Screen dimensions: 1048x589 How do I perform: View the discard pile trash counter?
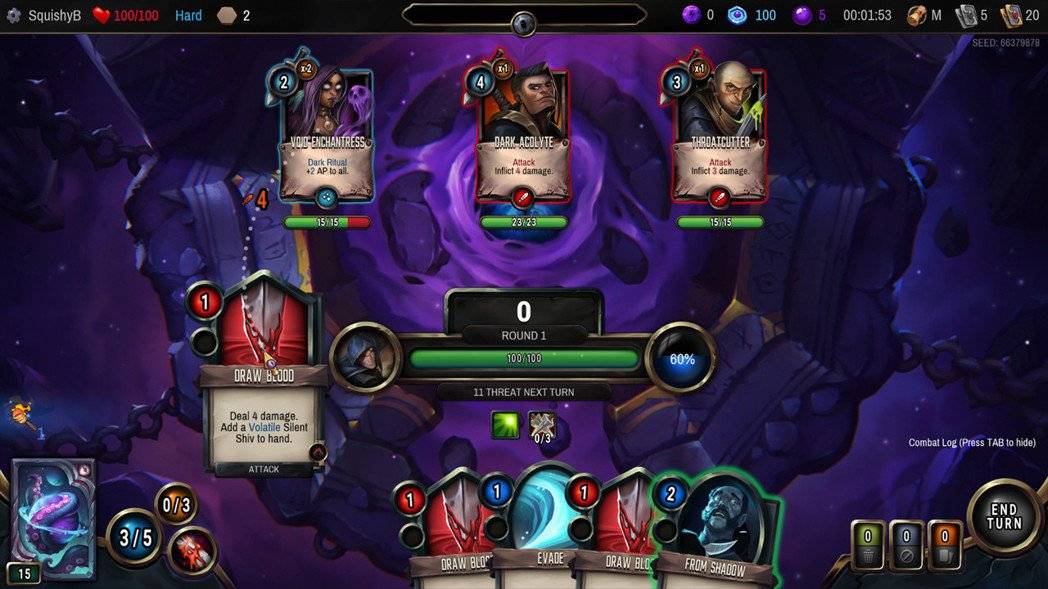coord(868,546)
